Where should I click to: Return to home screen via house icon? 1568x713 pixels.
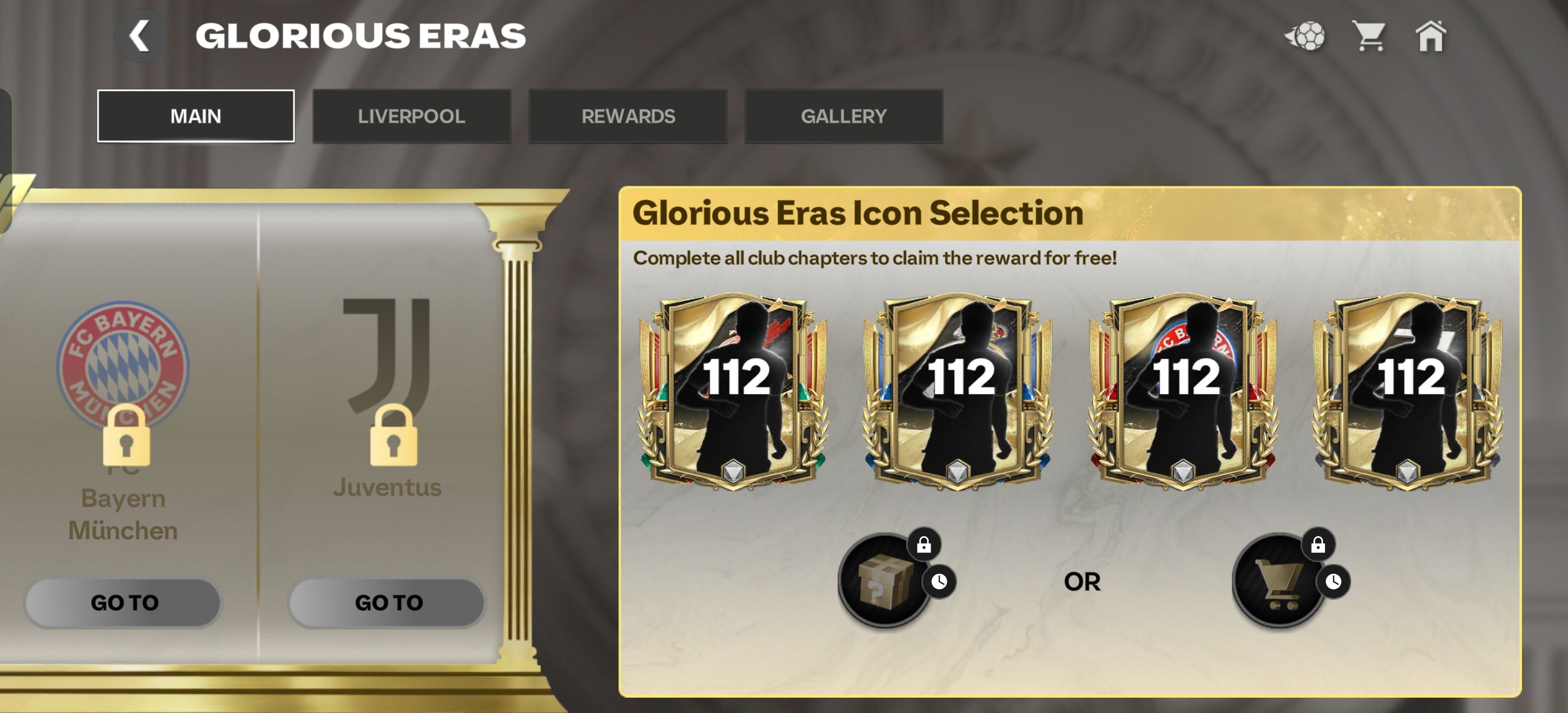1431,38
